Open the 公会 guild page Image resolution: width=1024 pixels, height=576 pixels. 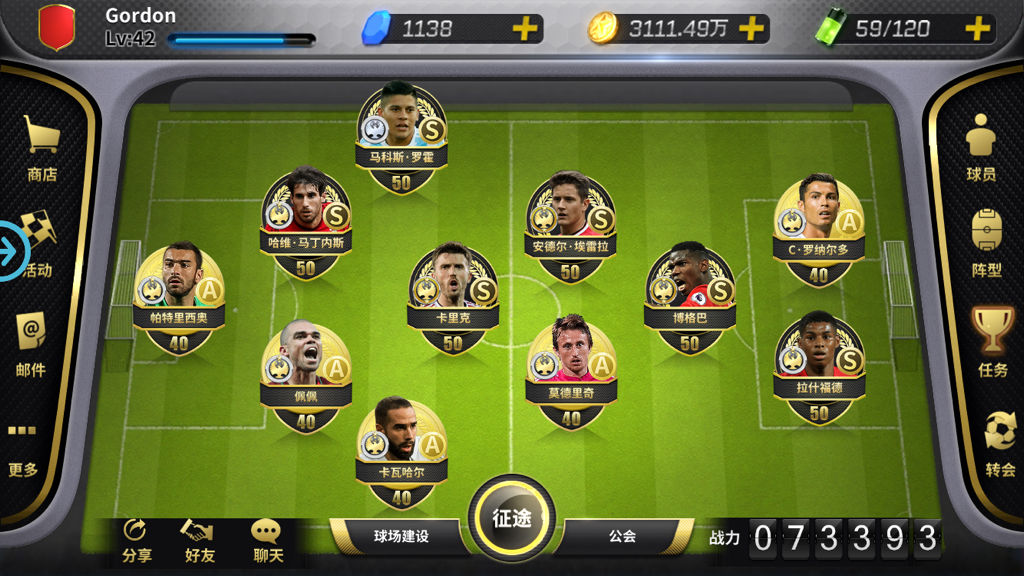(622, 536)
